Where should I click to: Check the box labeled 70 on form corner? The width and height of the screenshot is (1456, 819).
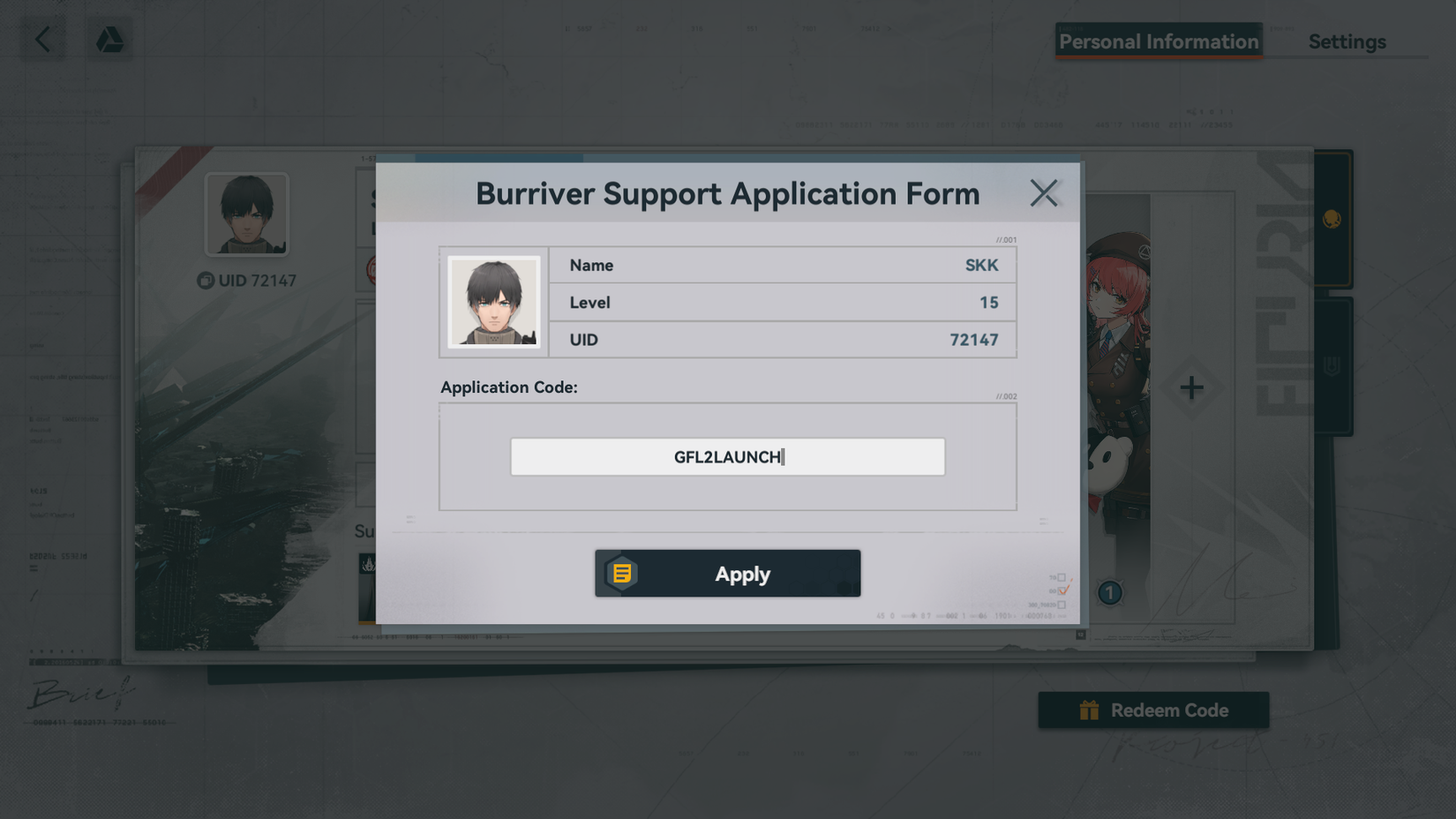[x=1062, y=576]
